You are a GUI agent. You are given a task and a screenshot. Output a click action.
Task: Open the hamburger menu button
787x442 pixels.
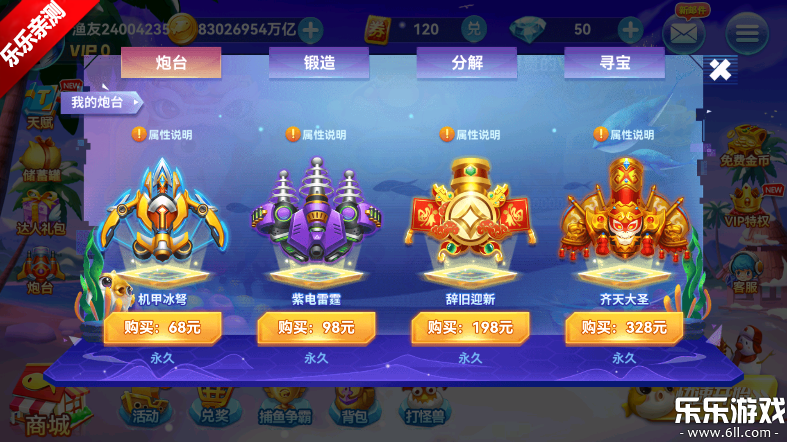pyautogui.click(x=746, y=34)
